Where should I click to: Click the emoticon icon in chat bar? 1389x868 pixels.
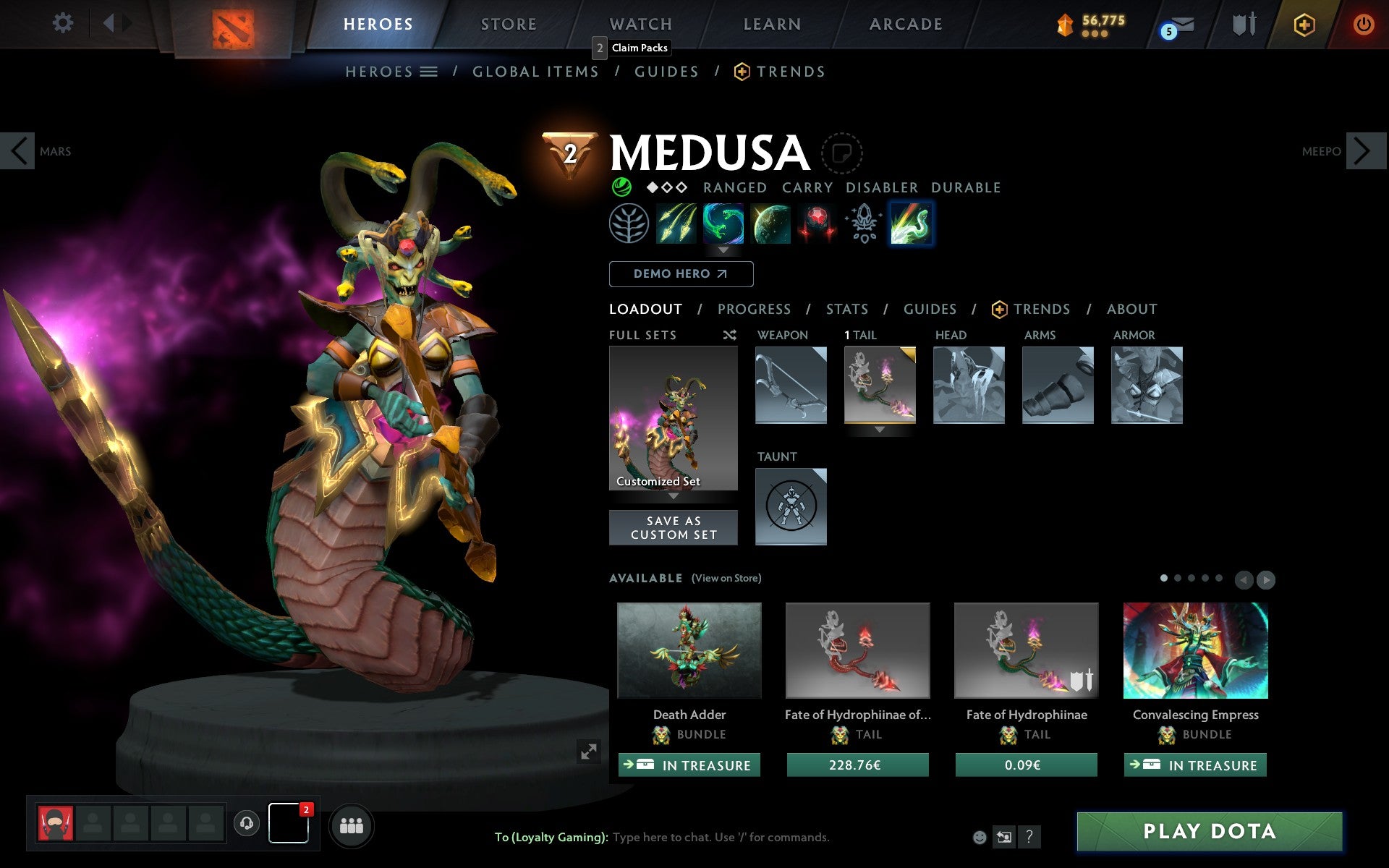(980, 837)
